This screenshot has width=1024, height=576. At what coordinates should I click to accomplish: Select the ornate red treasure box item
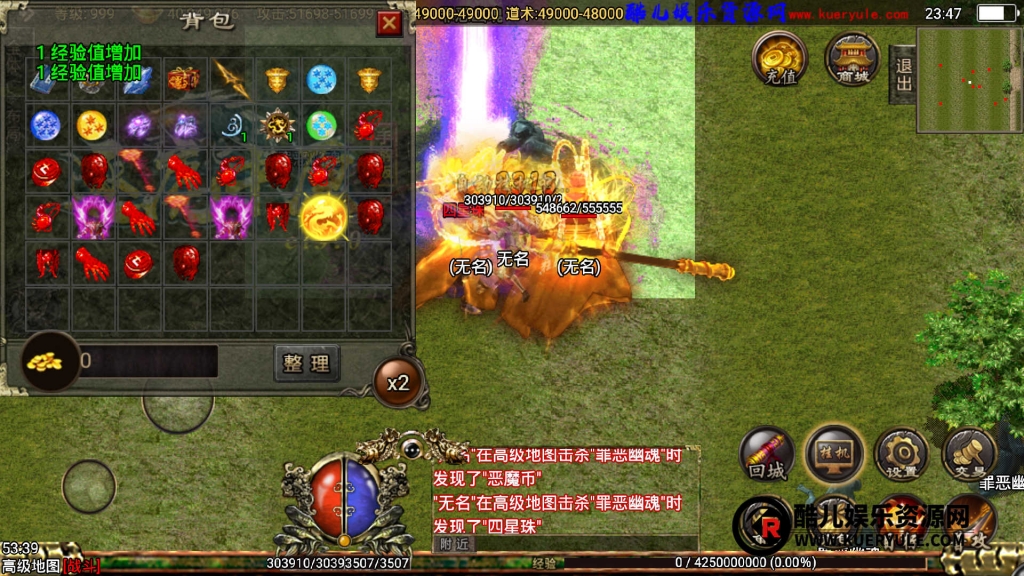[184, 78]
